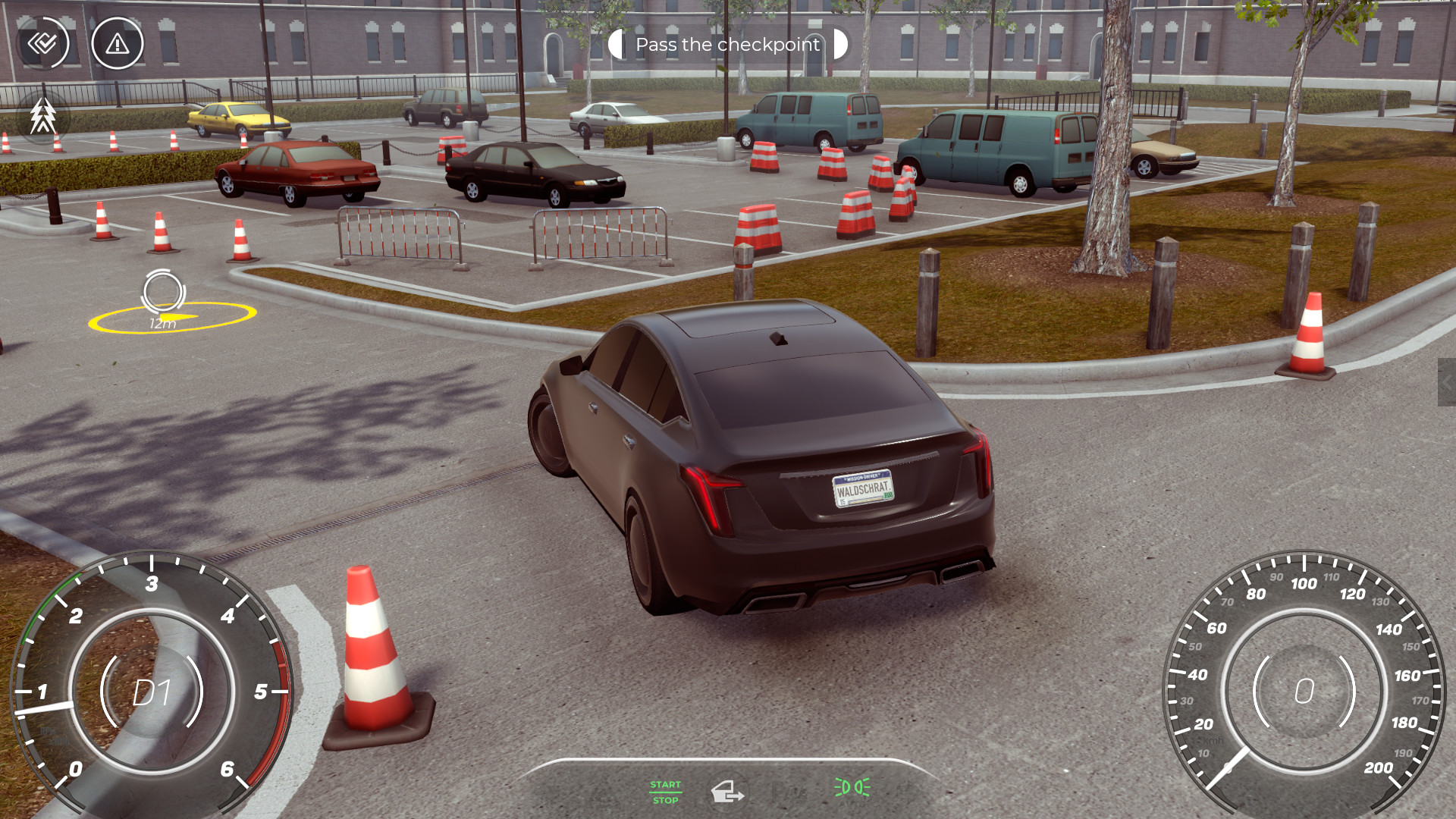Image resolution: width=1456 pixels, height=819 pixels.
Task: Click the waypoint progress circle above the minimap
Action: click(163, 292)
